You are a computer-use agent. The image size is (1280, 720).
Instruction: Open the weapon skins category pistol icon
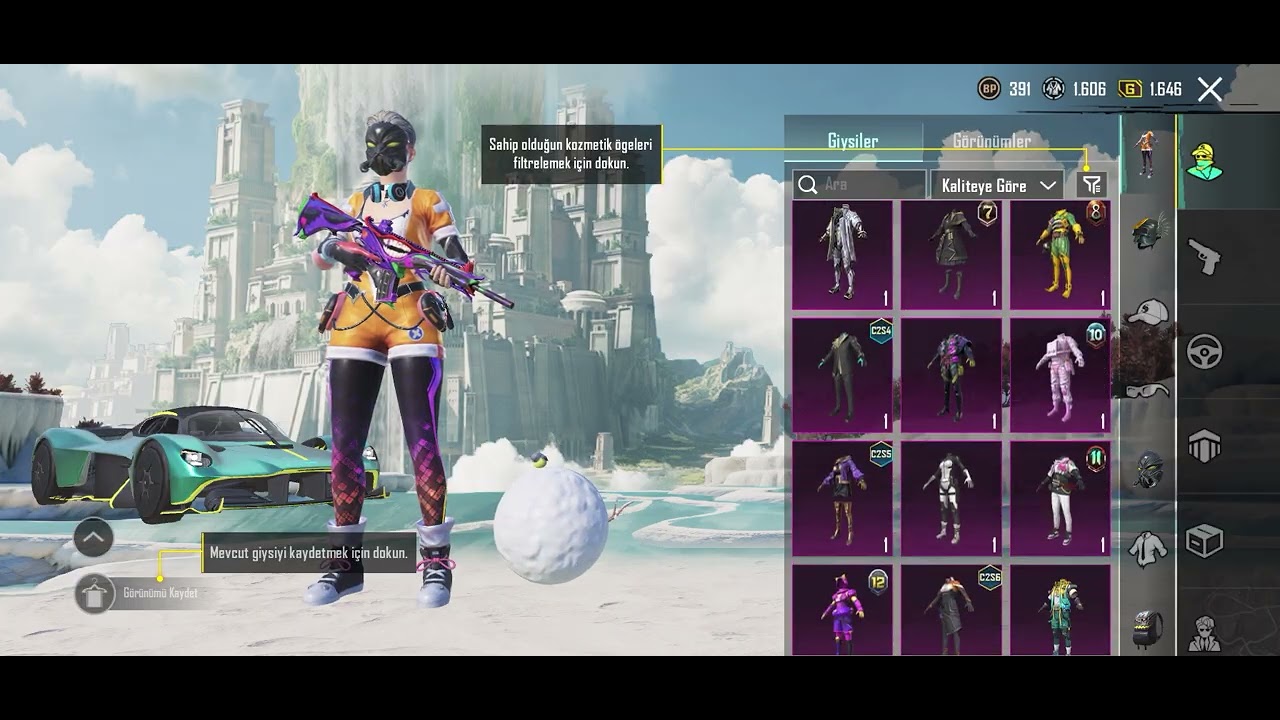[1204, 255]
